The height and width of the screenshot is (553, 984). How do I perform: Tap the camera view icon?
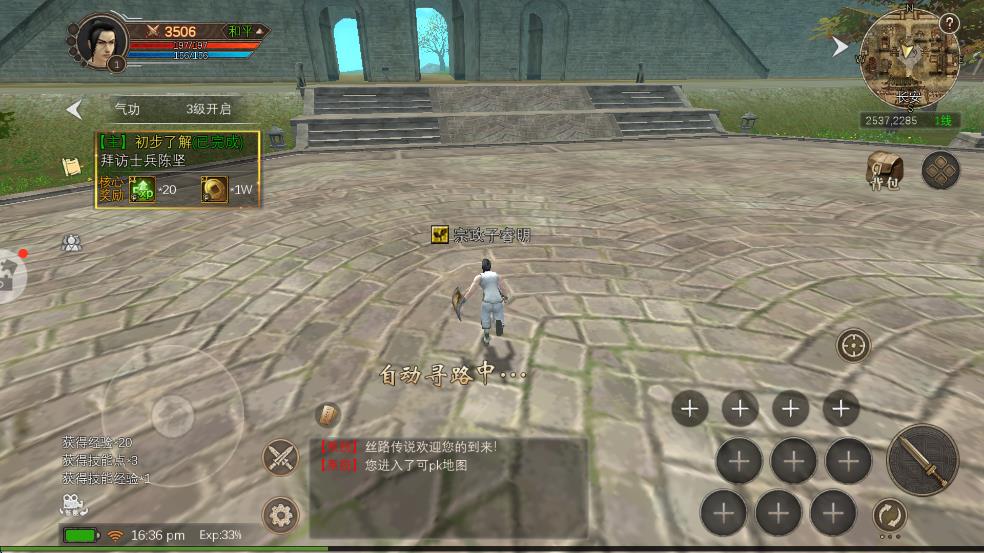tap(71, 503)
